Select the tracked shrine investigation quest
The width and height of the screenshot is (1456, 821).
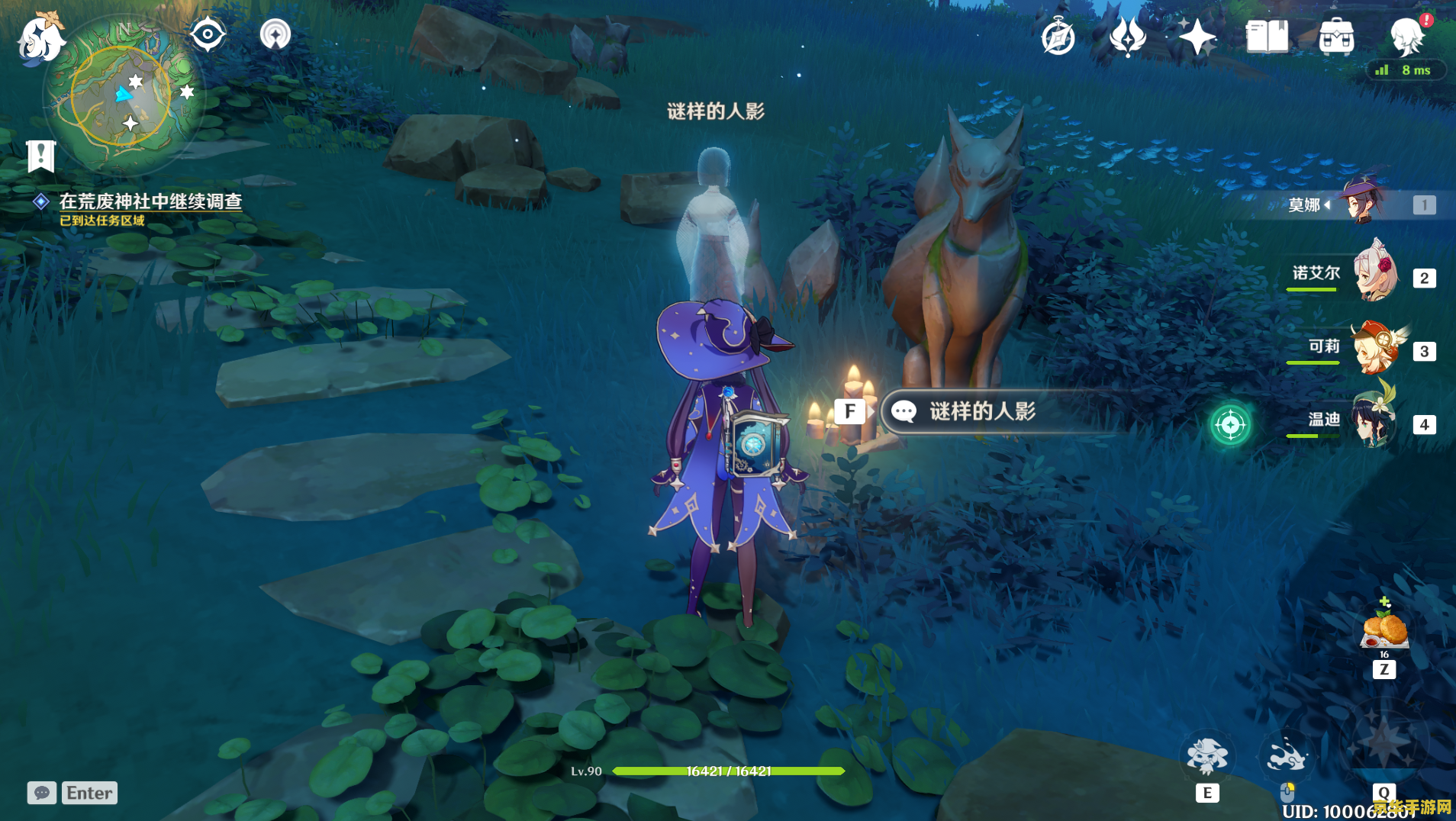(150, 201)
